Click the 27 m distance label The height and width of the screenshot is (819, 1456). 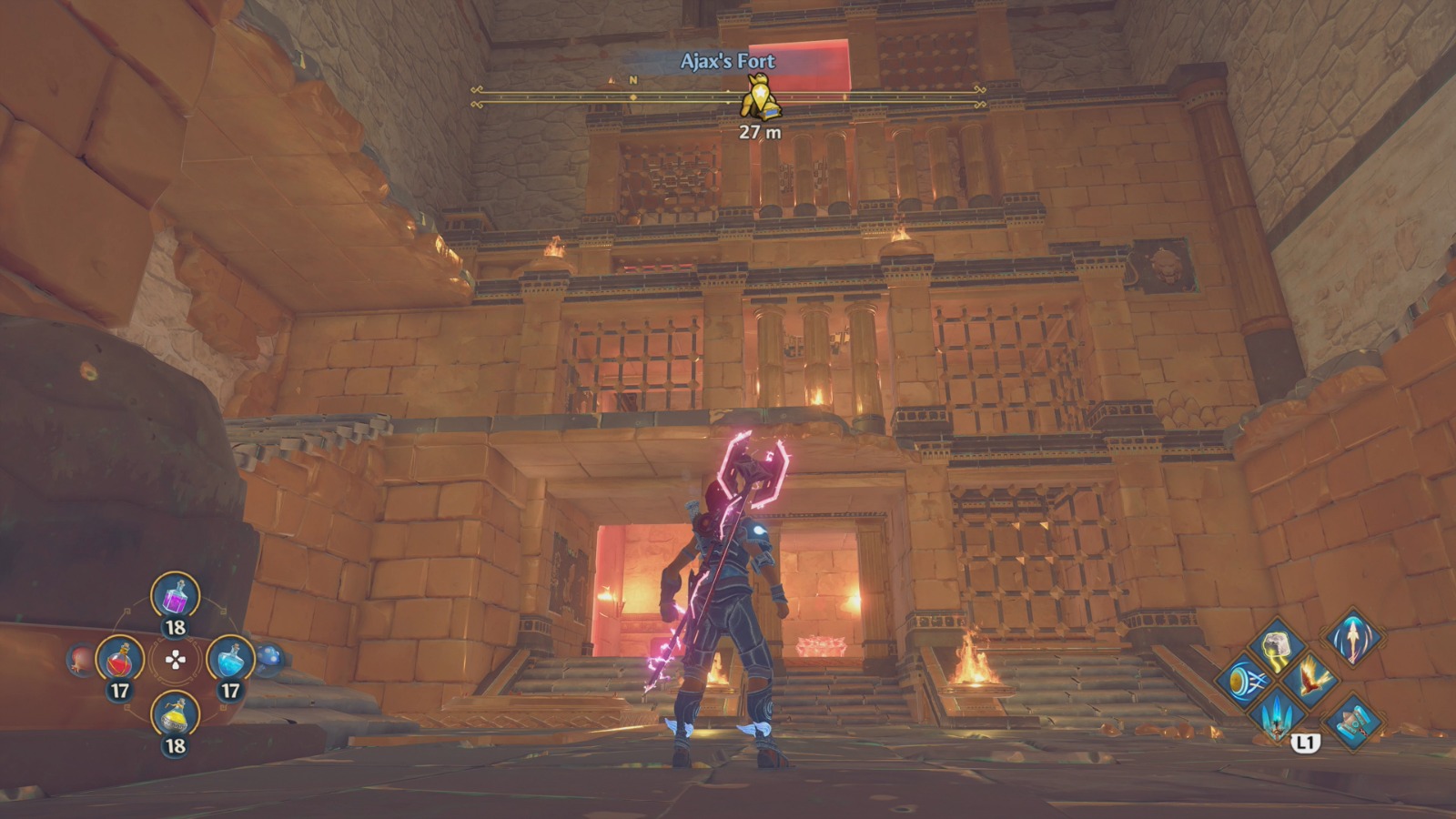(x=760, y=133)
